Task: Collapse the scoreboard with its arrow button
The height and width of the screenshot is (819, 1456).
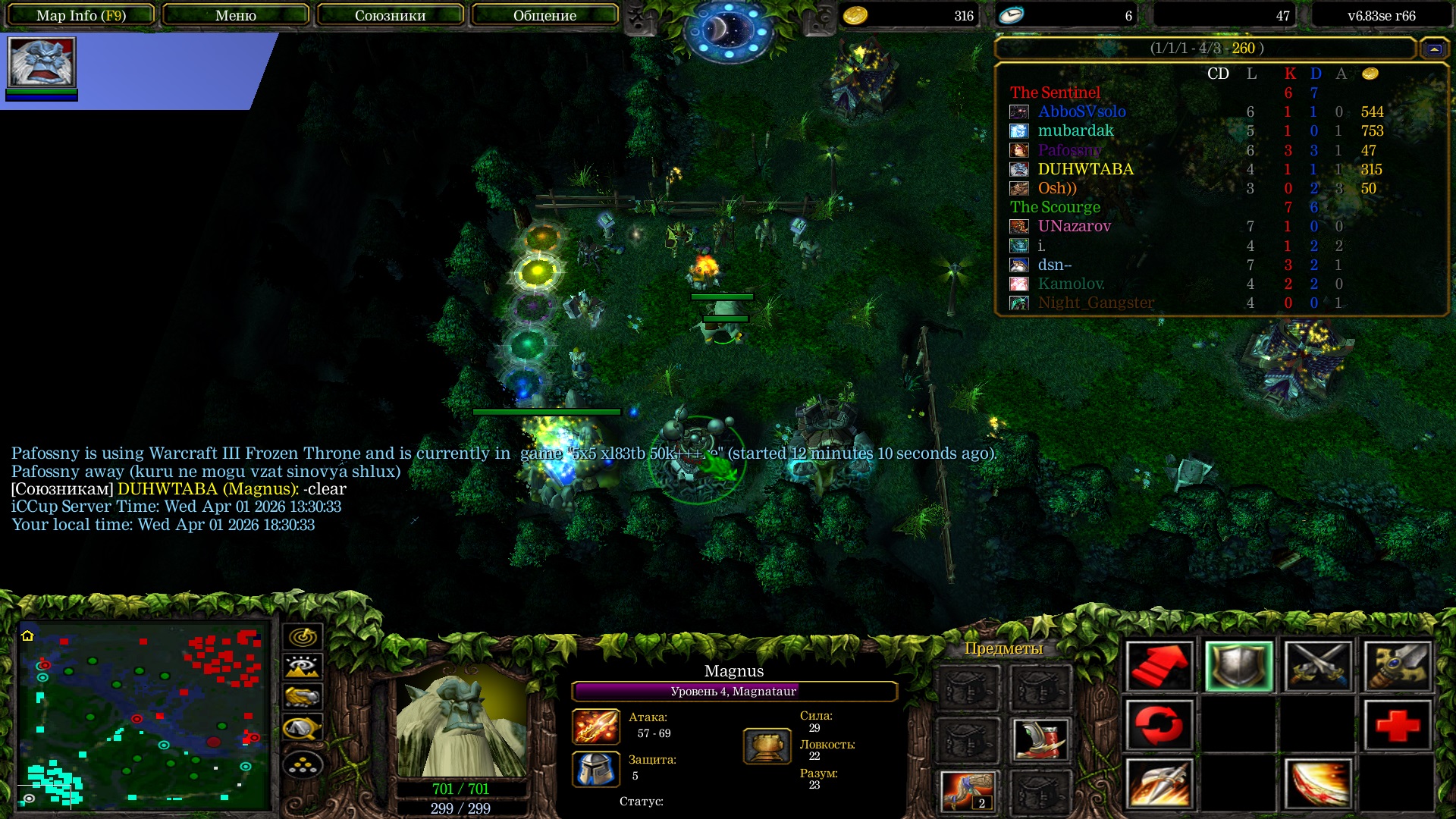Action: pos(1433,49)
